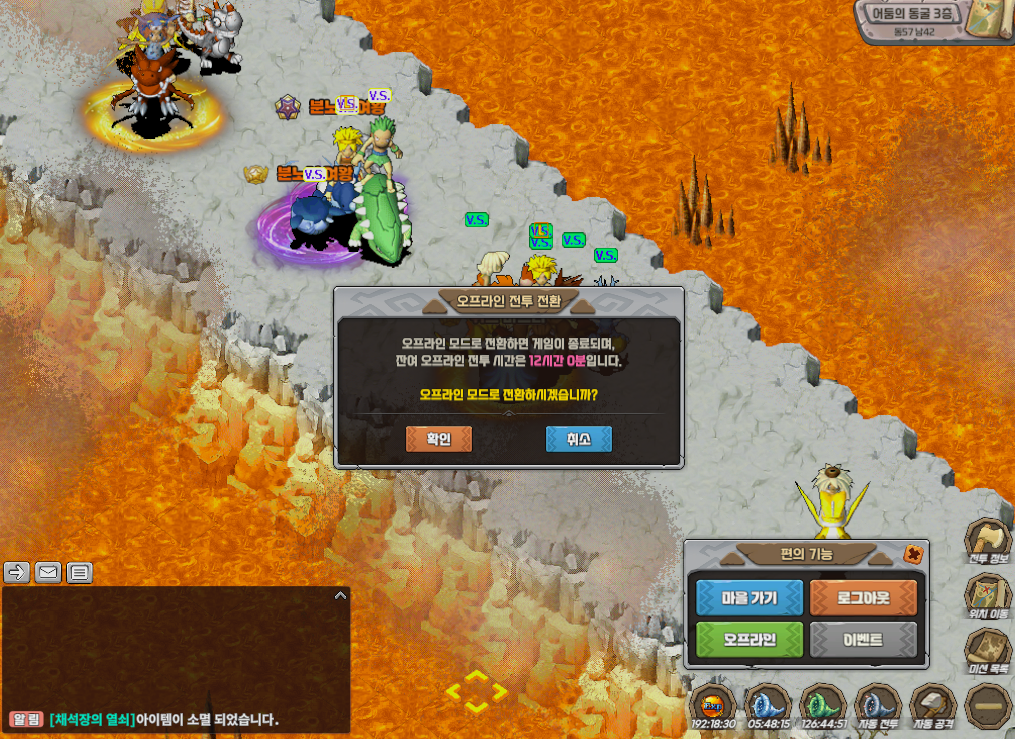Close the 편의 기능 panel

click(x=913, y=554)
